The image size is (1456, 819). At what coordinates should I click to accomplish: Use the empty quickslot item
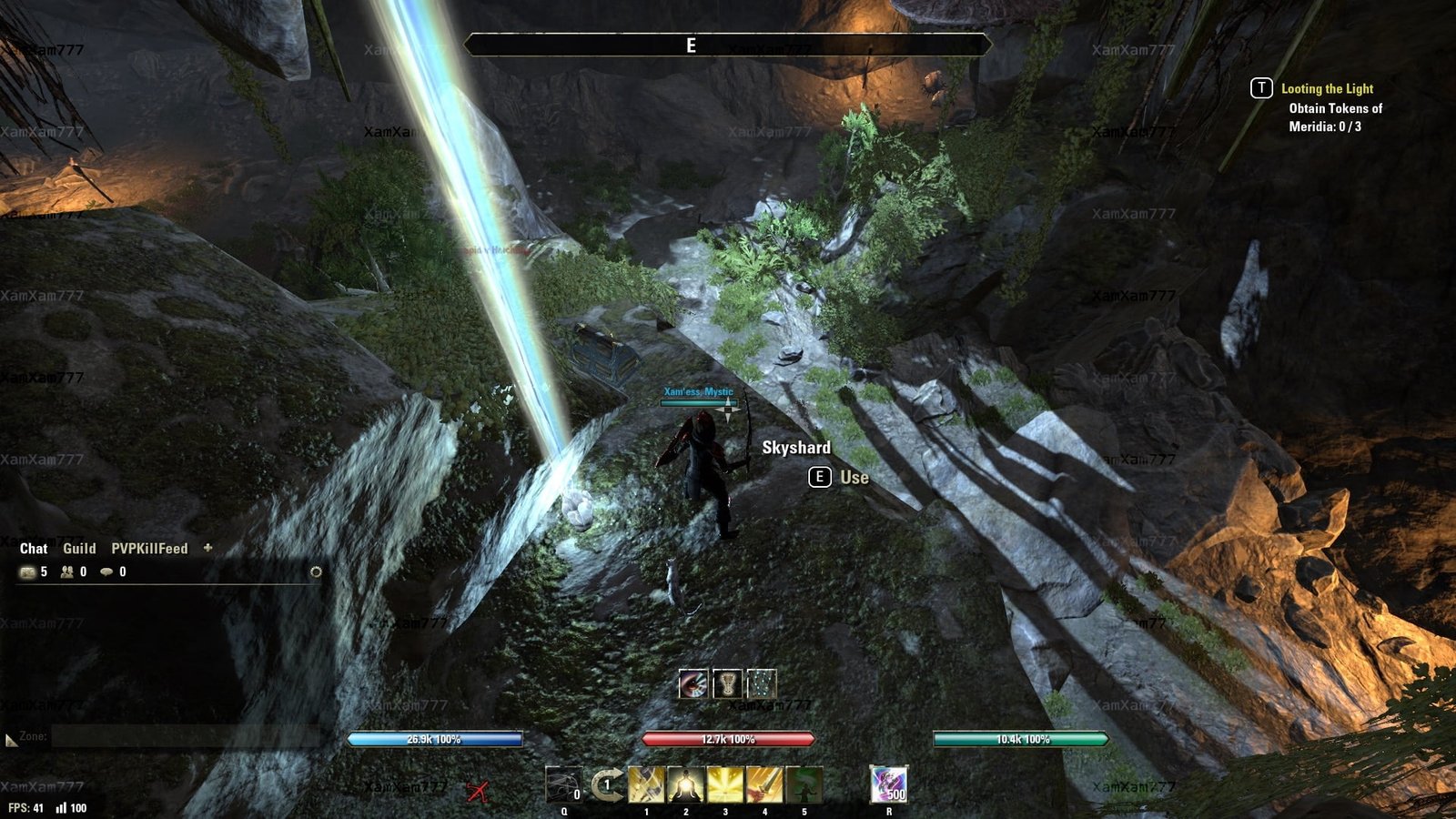[x=563, y=784]
